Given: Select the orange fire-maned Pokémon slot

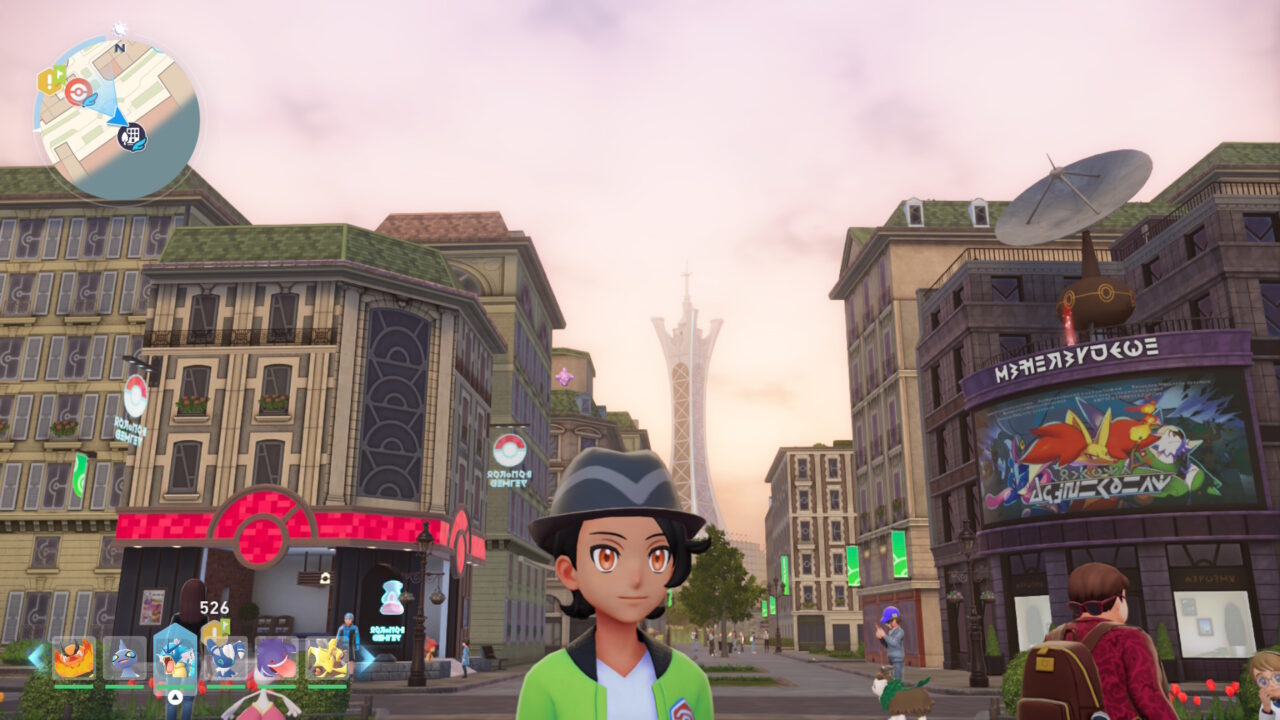Looking at the screenshot, I should [73, 659].
